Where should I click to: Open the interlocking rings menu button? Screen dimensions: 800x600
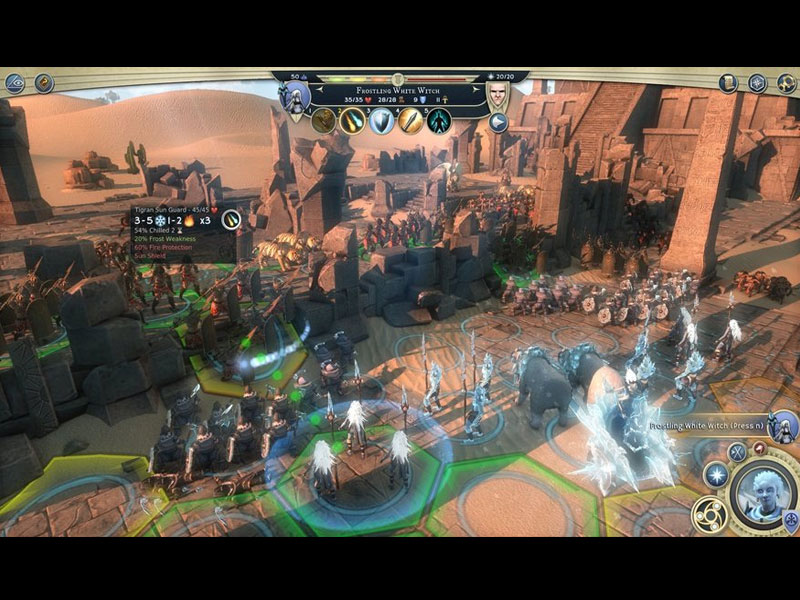pyautogui.click(x=786, y=83)
